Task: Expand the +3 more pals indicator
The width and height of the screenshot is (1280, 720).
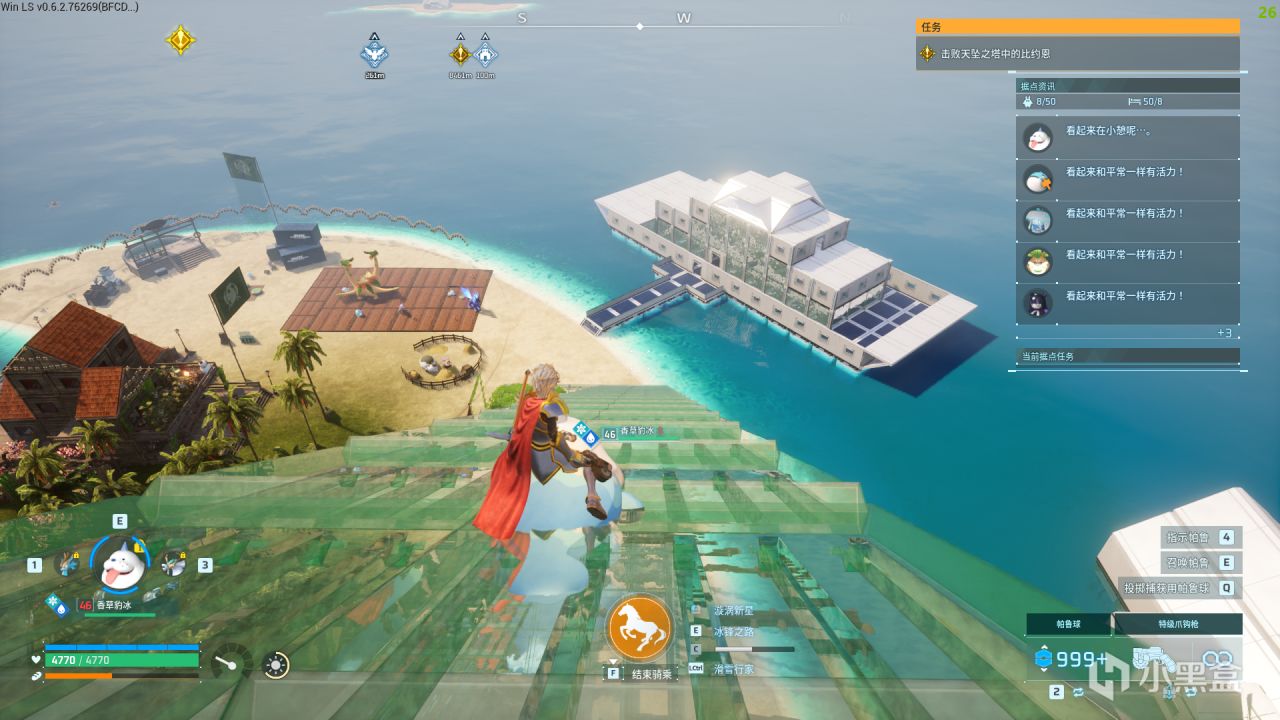Action: point(1224,332)
